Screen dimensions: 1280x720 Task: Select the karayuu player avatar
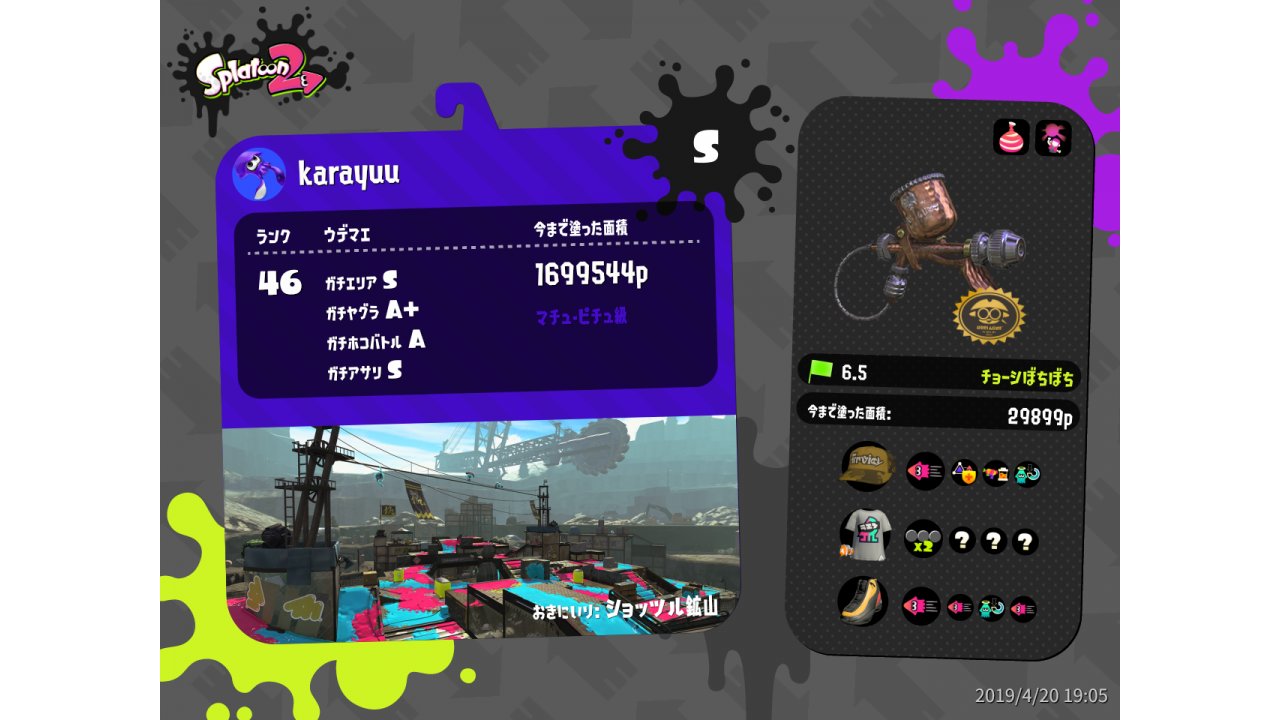pyautogui.click(x=259, y=174)
